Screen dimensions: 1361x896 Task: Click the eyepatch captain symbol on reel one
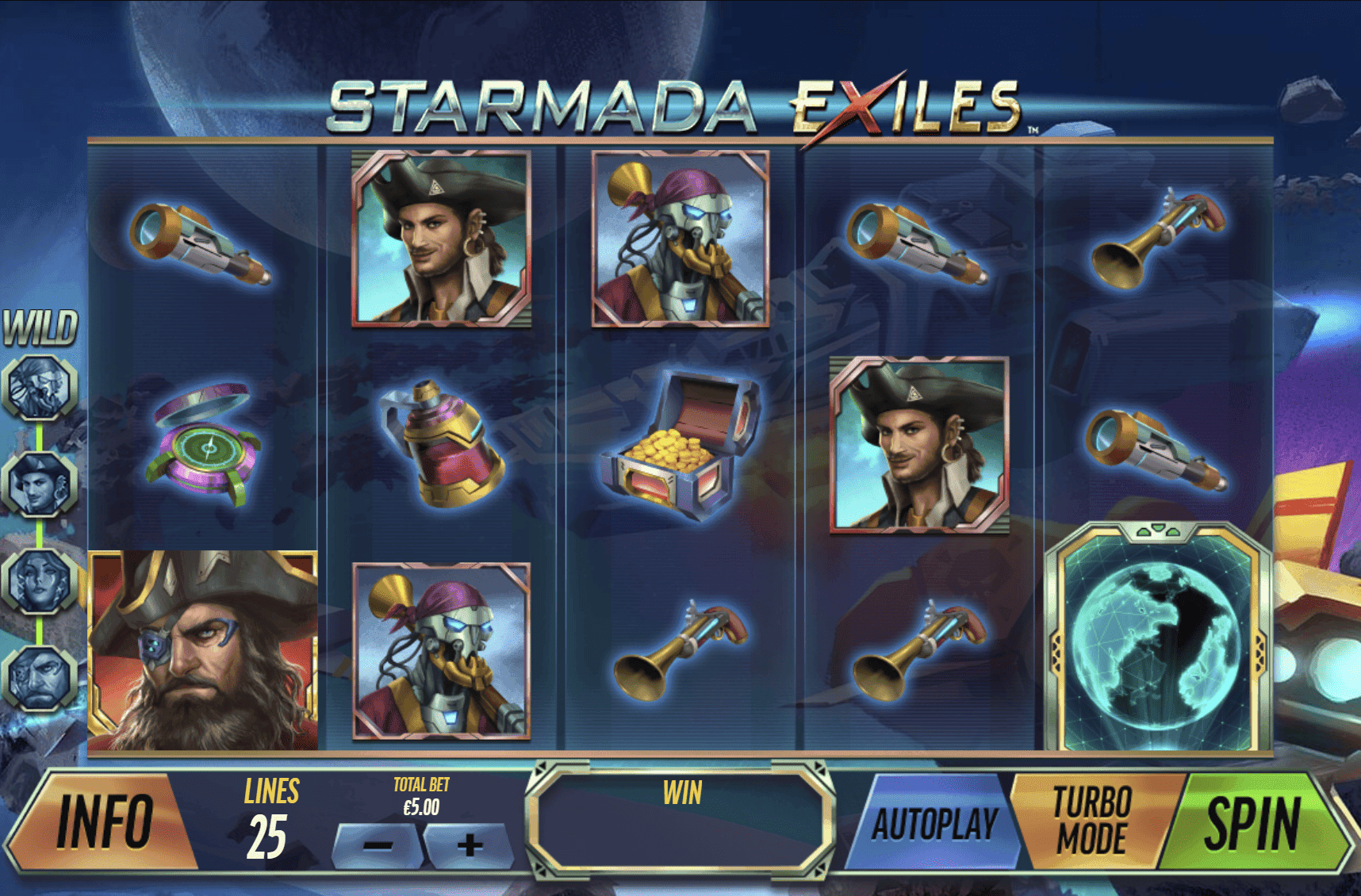click(206, 650)
